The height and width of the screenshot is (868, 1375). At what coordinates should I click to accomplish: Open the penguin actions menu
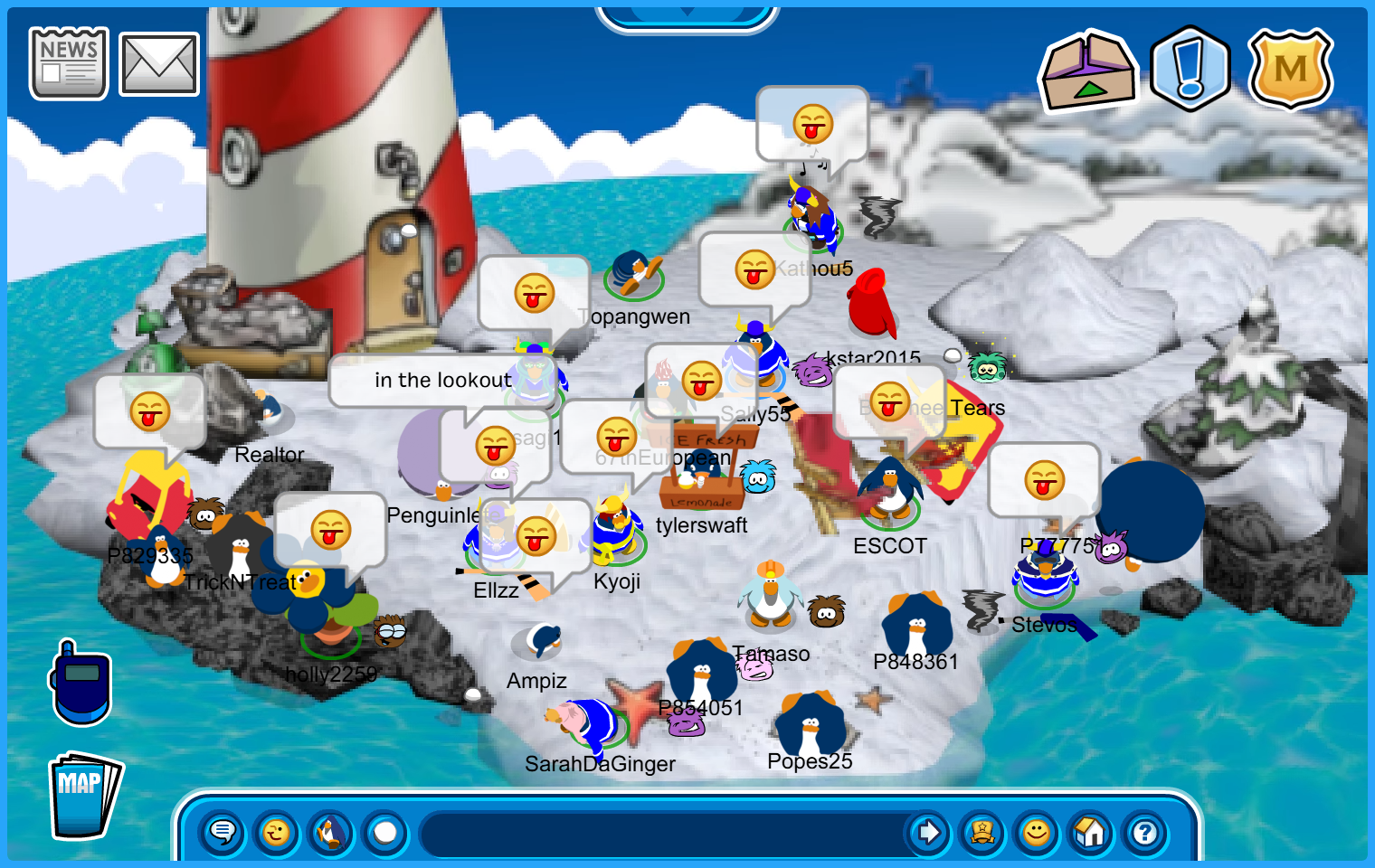(x=331, y=832)
